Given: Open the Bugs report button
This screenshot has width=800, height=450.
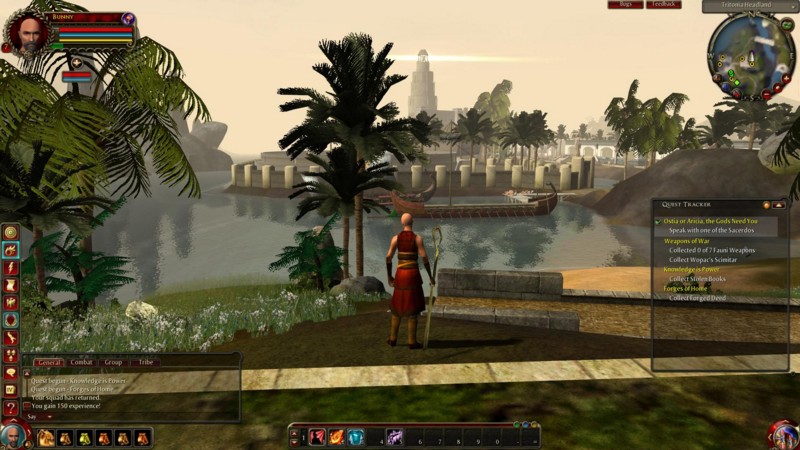Looking at the screenshot, I should tap(625, 5).
